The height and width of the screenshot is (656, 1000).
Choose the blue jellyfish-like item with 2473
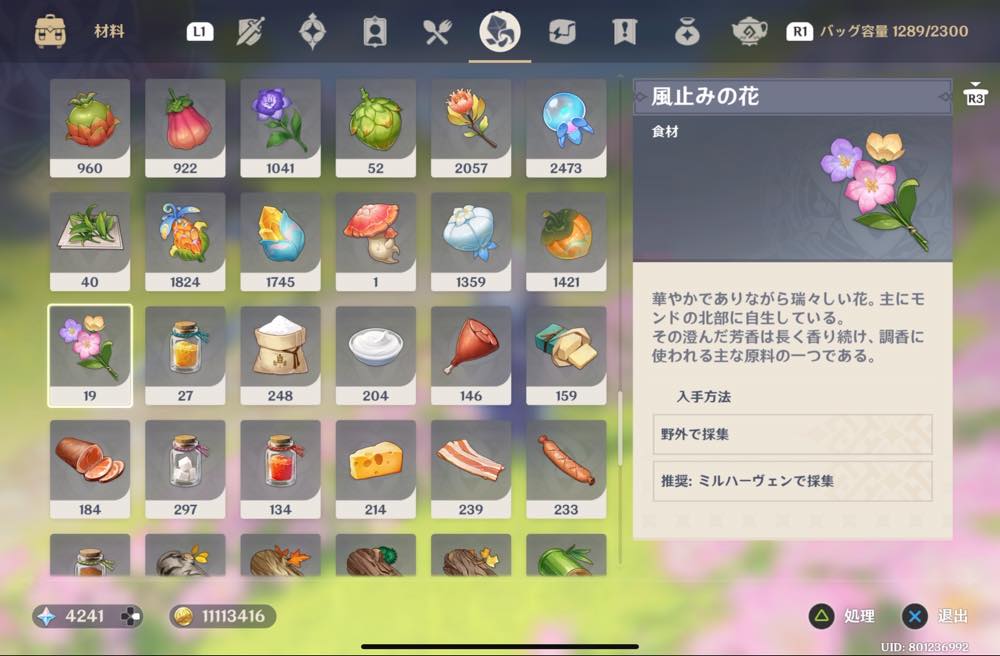click(566, 127)
